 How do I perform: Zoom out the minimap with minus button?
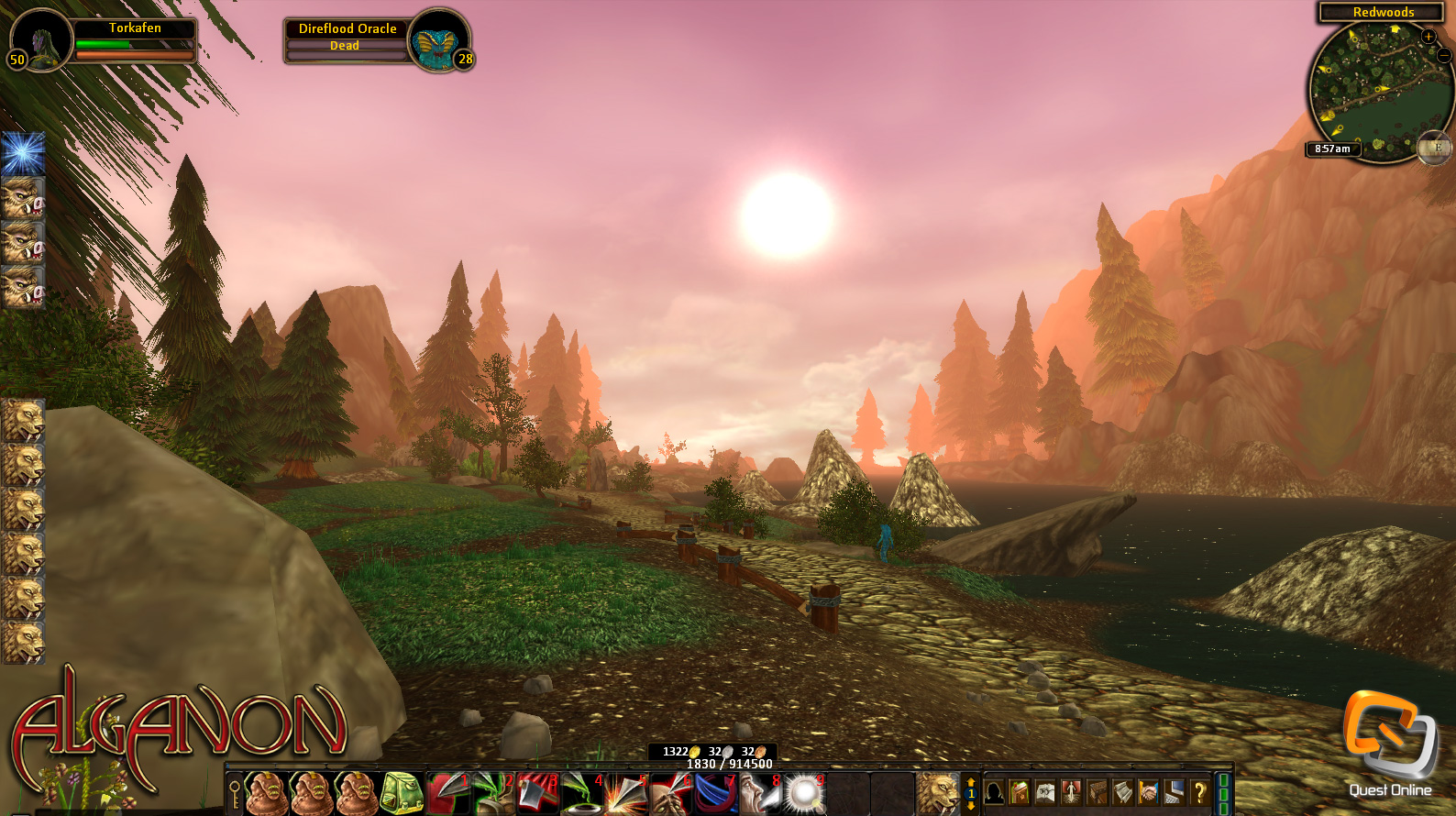tap(1444, 56)
